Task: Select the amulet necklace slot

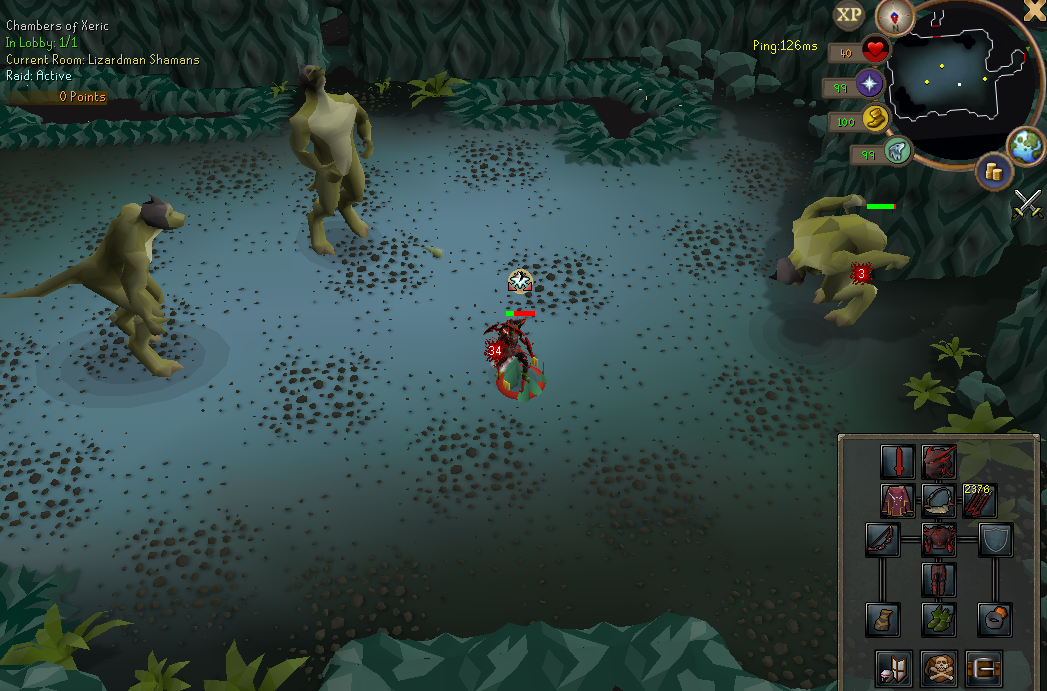Action: tap(939, 500)
